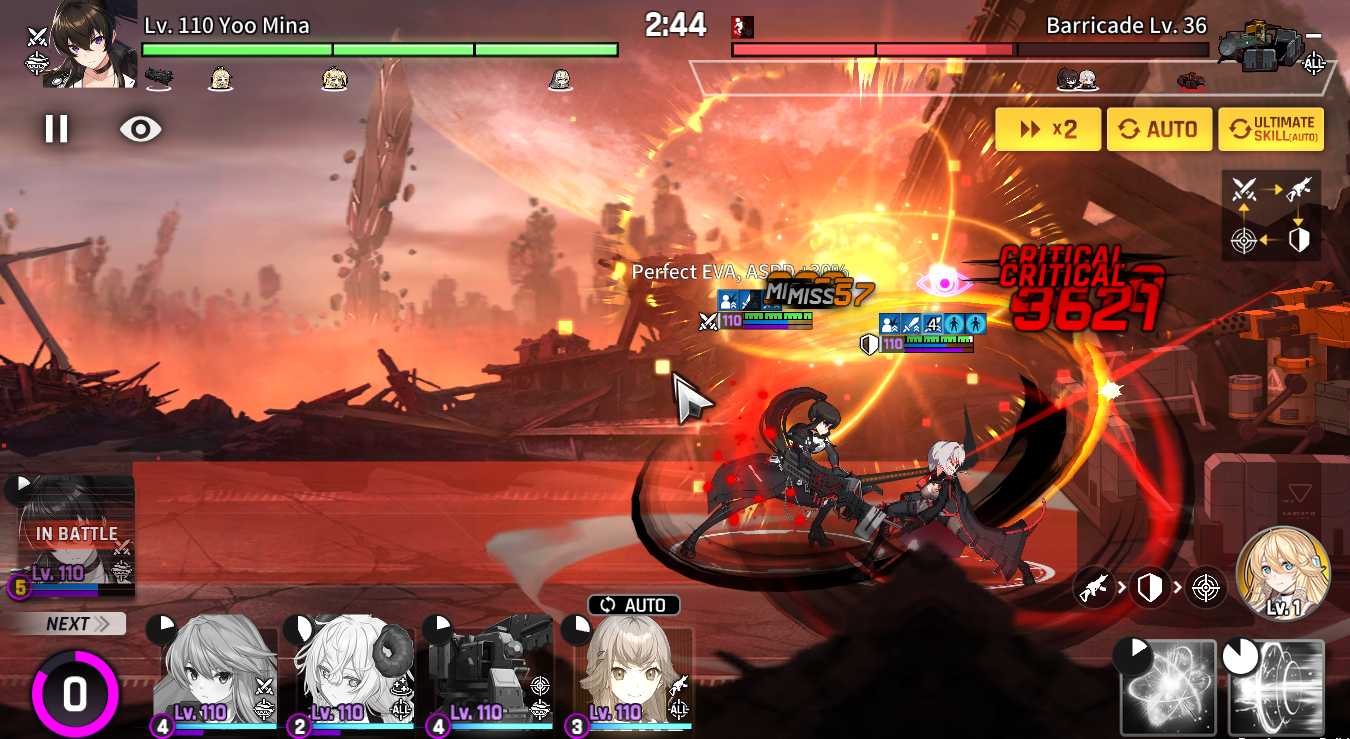Toggle the Ultimate Skill auto button
The height and width of the screenshot is (739, 1350).
pyautogui.click(x=1271, y=129)
